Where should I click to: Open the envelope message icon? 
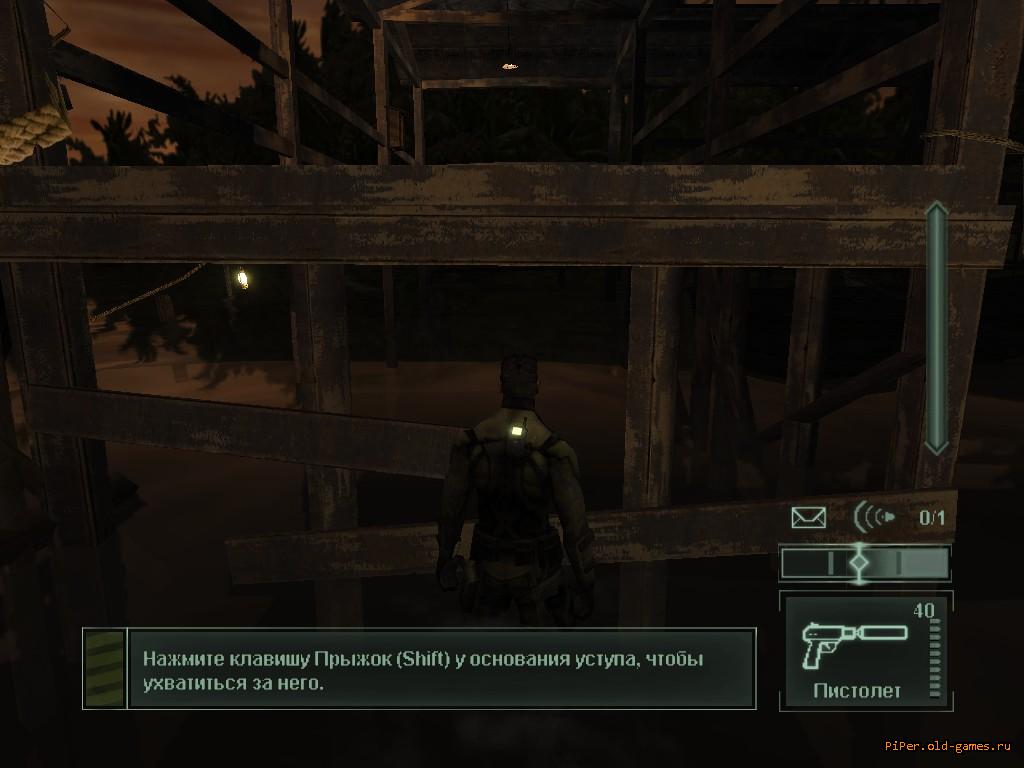tap(808, 517)
